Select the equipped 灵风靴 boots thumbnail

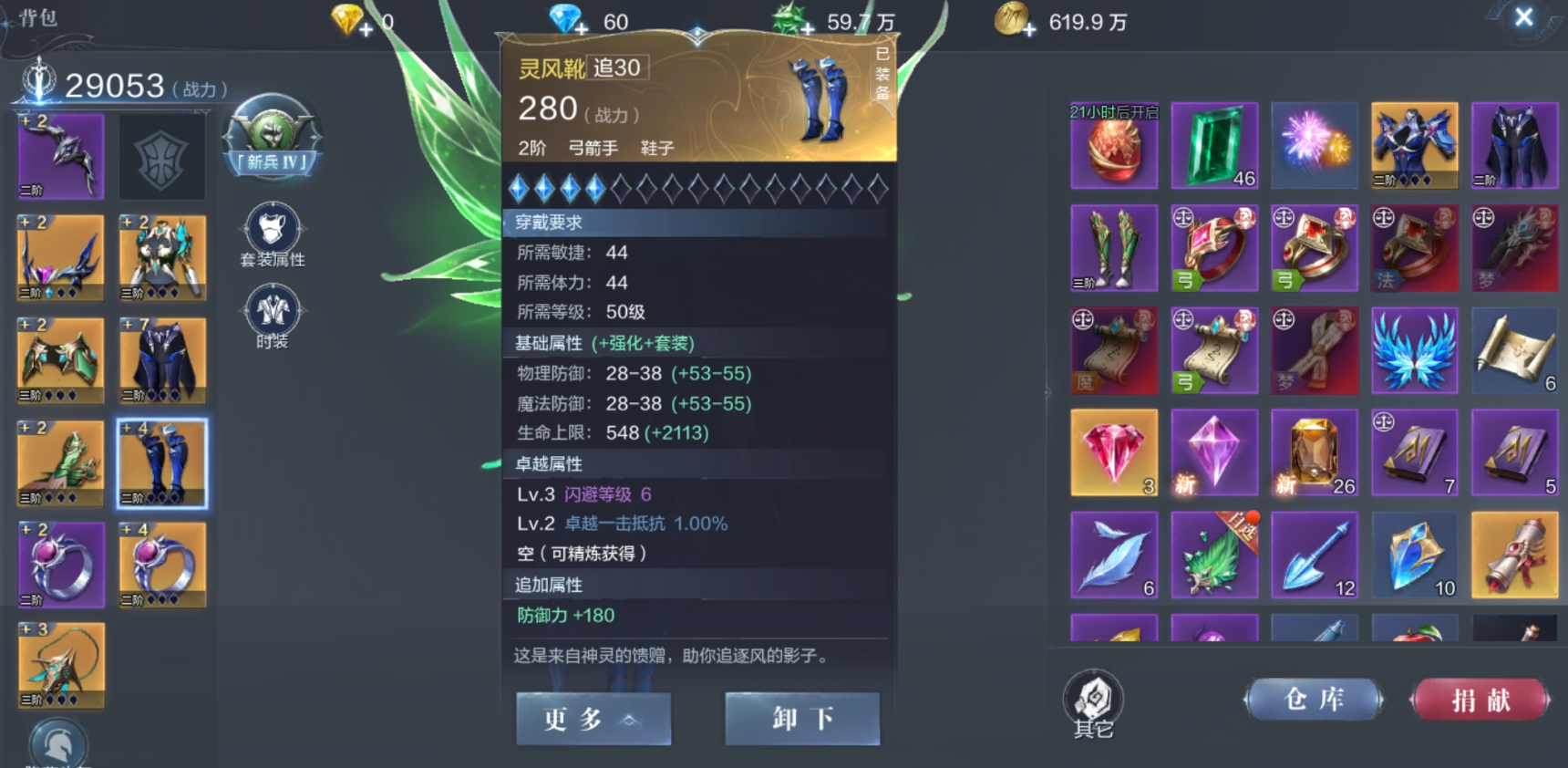162,463
